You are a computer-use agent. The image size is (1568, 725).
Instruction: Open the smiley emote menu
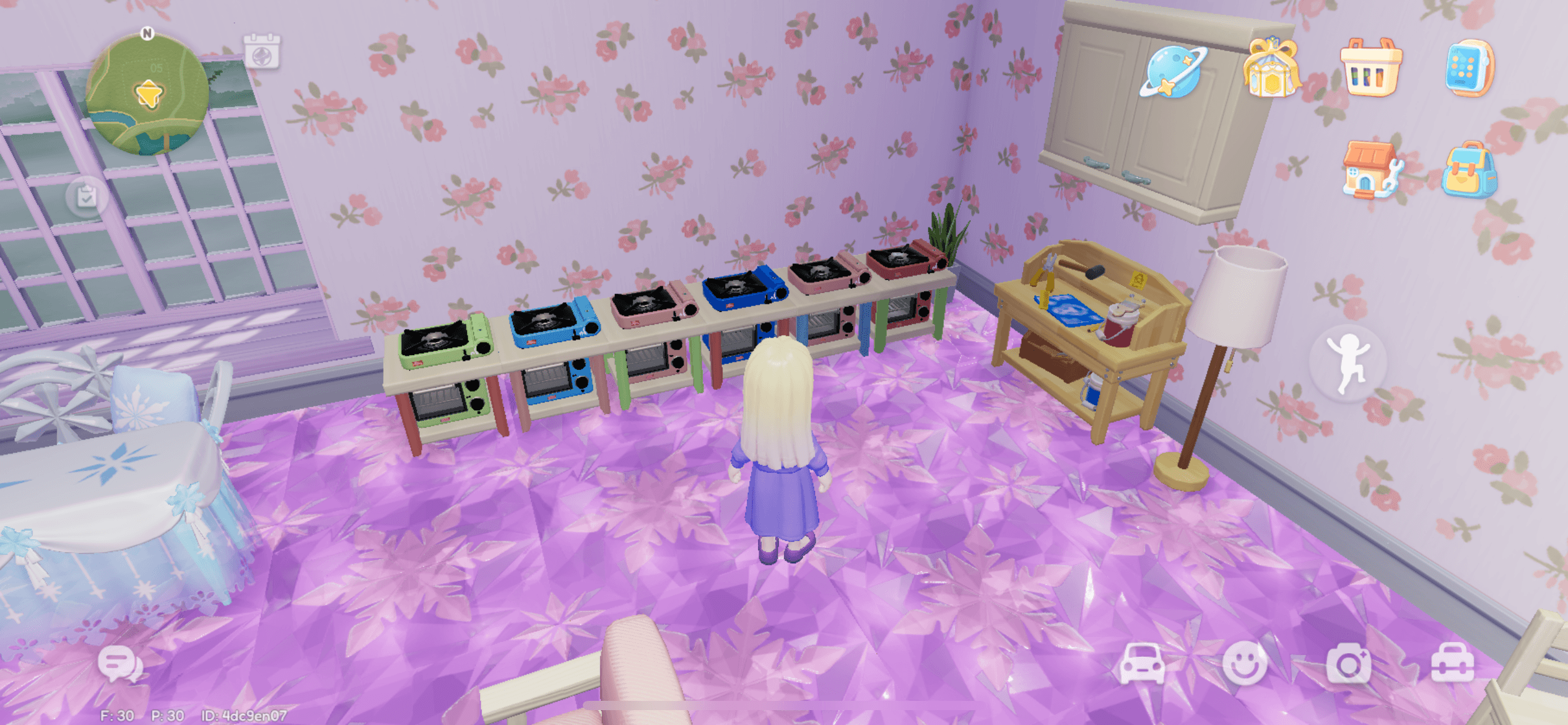tap(1245, 664)
